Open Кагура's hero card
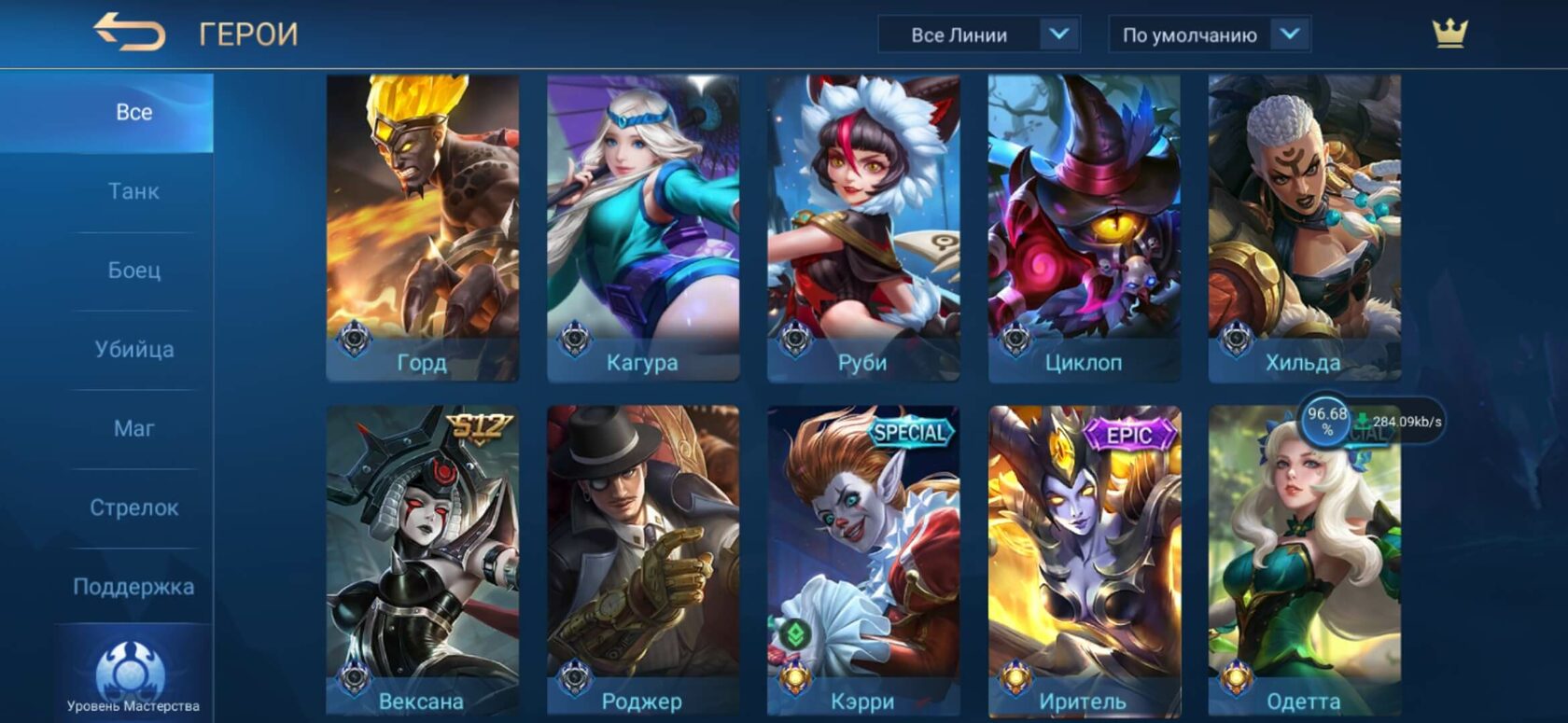Screen dimensions: 1568x723 tap(642, 228)
